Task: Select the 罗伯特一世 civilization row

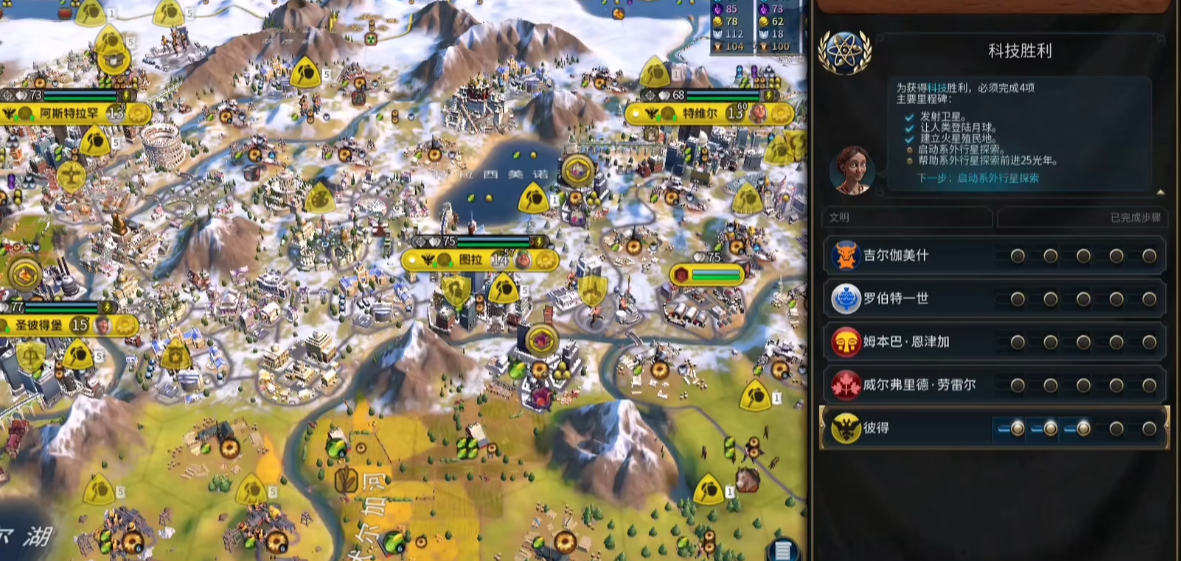Action: (995, 299)
